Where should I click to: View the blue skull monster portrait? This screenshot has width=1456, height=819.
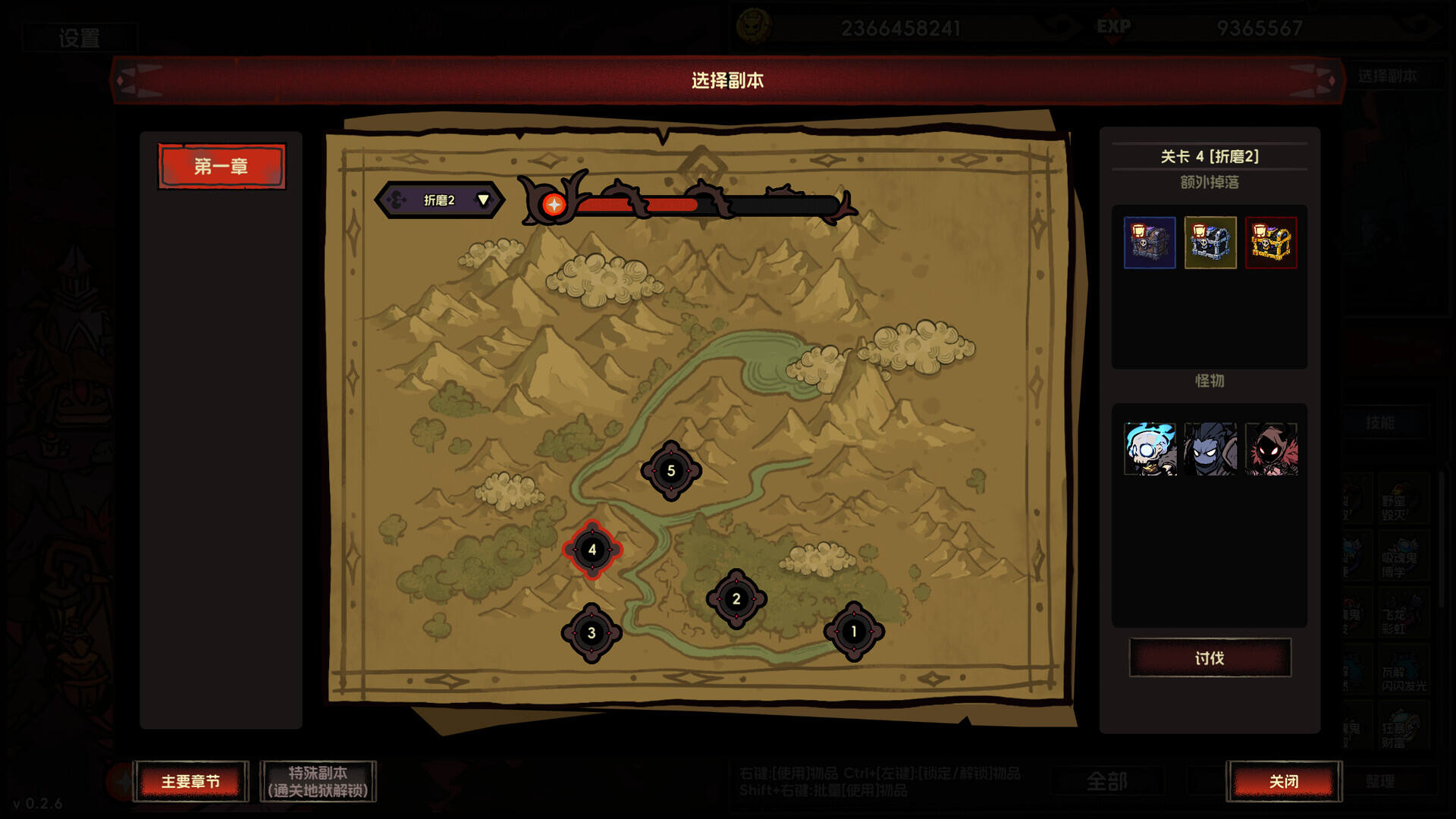point(1150,449)
